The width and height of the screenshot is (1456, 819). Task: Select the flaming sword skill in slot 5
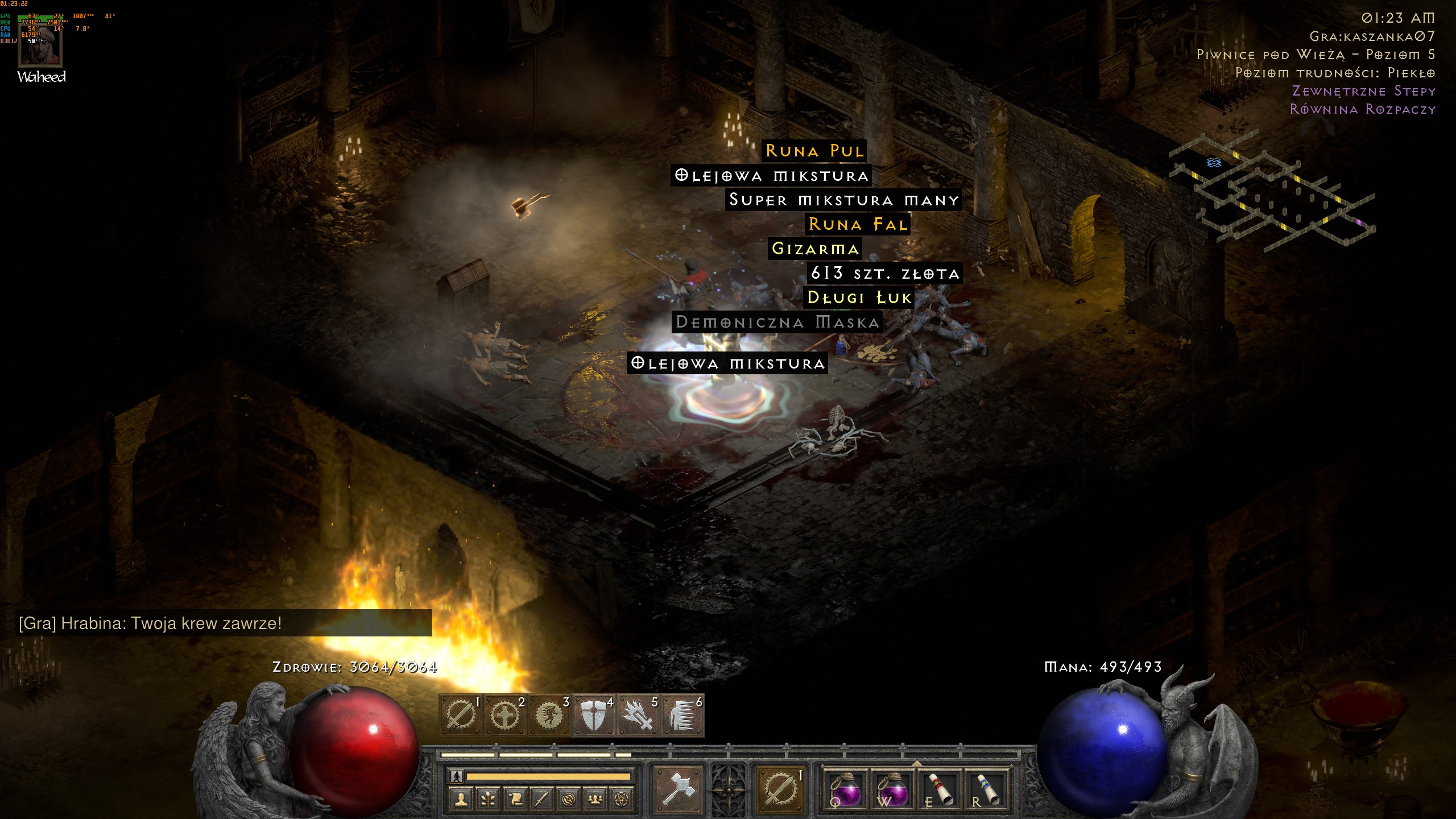click(638, 715)
